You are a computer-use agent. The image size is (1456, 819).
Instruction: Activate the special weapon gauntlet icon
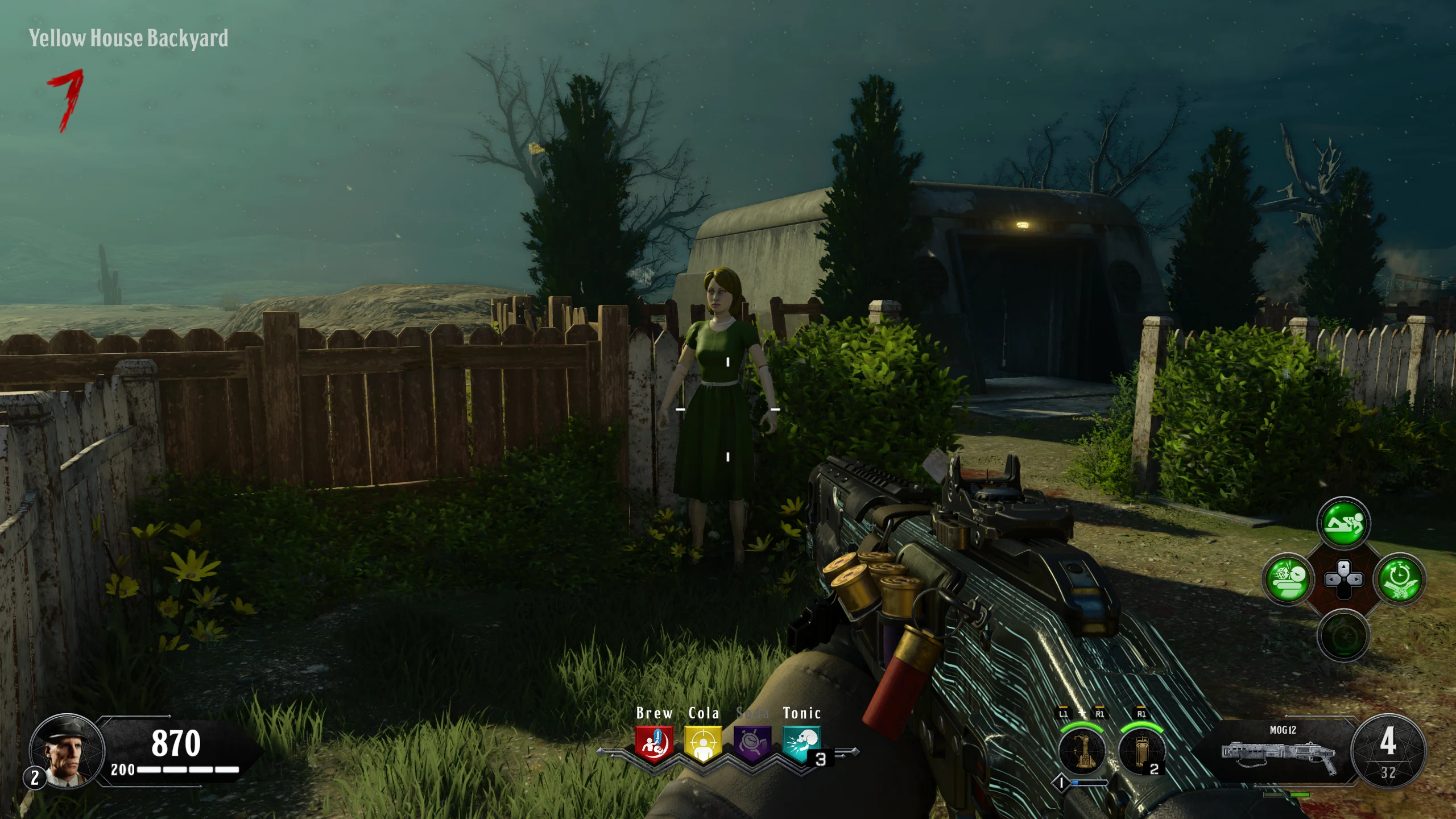[1082, 751]
